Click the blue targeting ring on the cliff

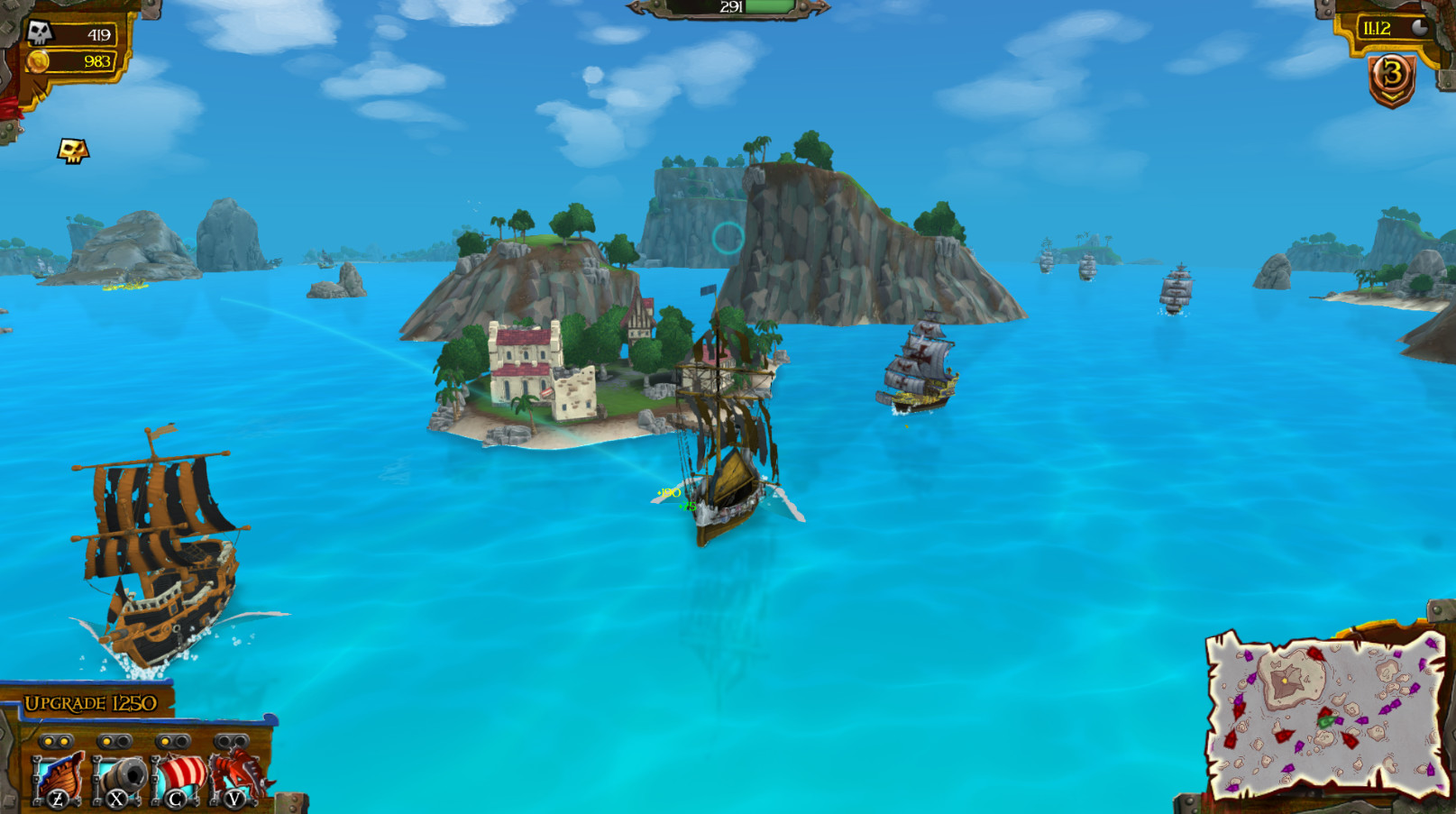pos(728,239)
